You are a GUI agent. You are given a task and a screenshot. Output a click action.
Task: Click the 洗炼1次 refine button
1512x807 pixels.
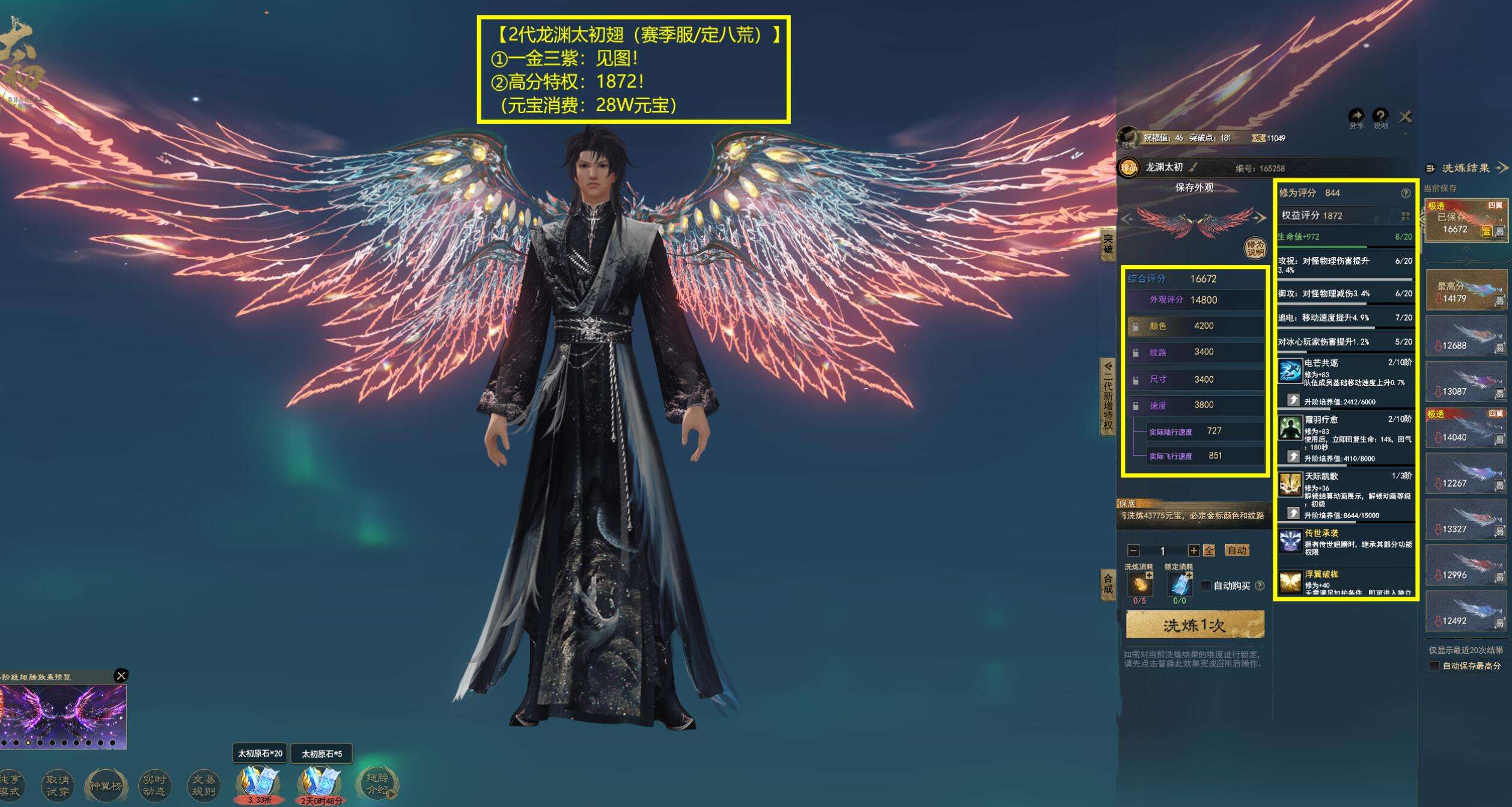click(1194, 626)
